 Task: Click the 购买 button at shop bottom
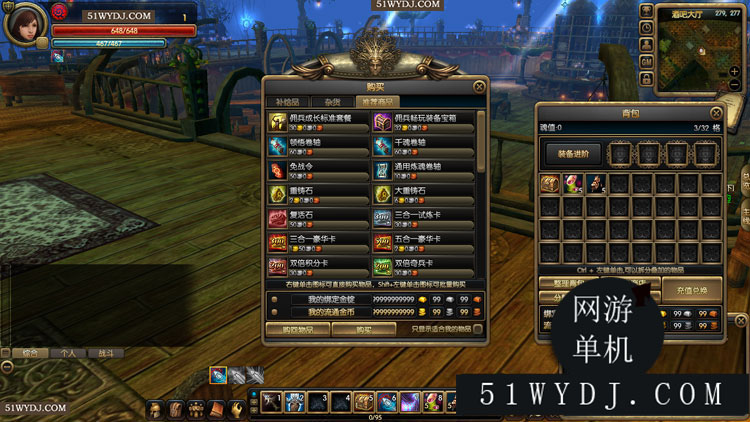tap(364, 329)
